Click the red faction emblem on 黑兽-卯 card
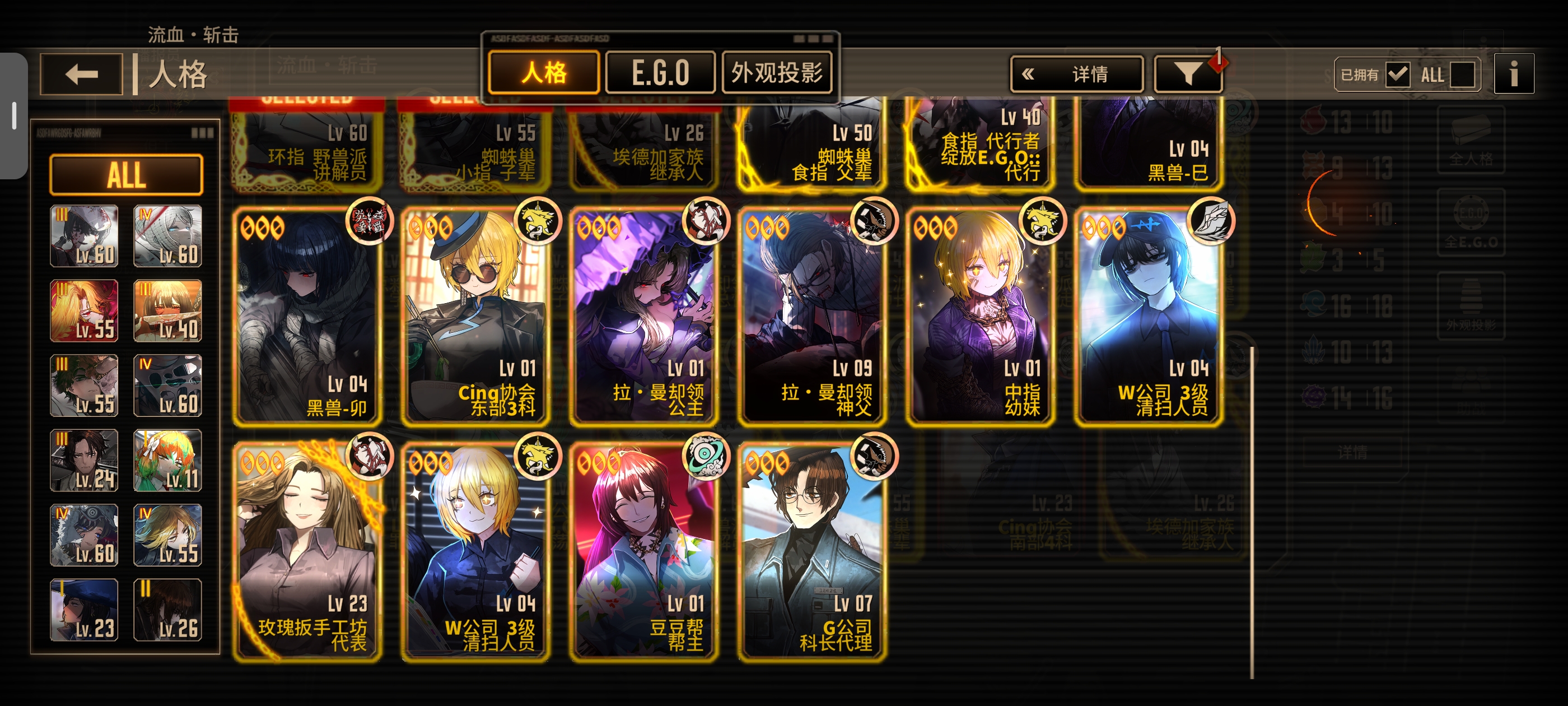The width and height of the screenshot is (1568, 706). pos(371,223)
